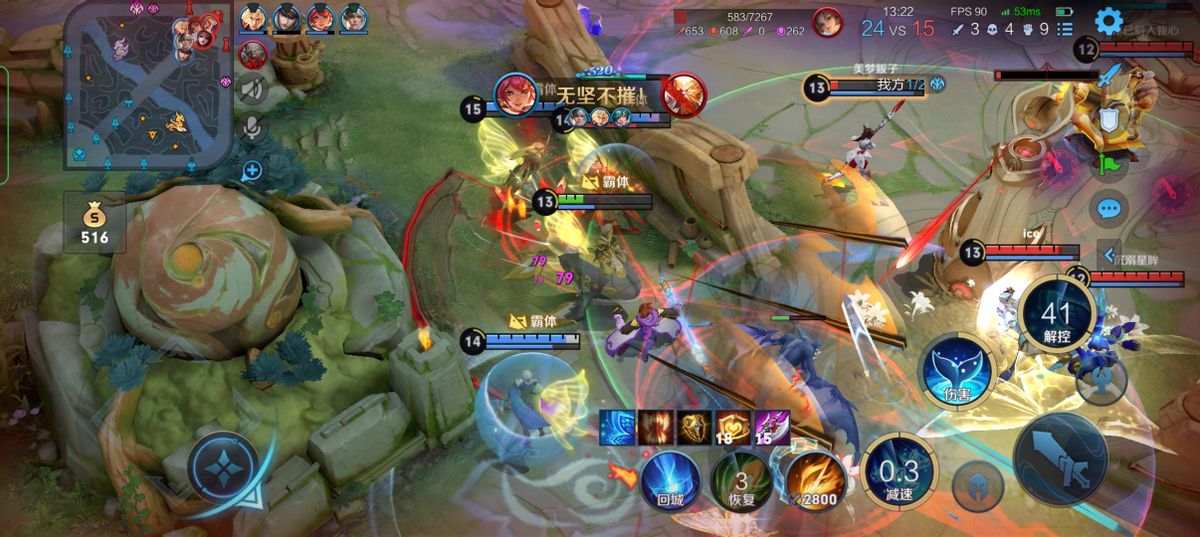Viewport: 1200px width, 537px height.
Task: Toggle the microphone voice chat icon
Action: [x=252, y=127]
